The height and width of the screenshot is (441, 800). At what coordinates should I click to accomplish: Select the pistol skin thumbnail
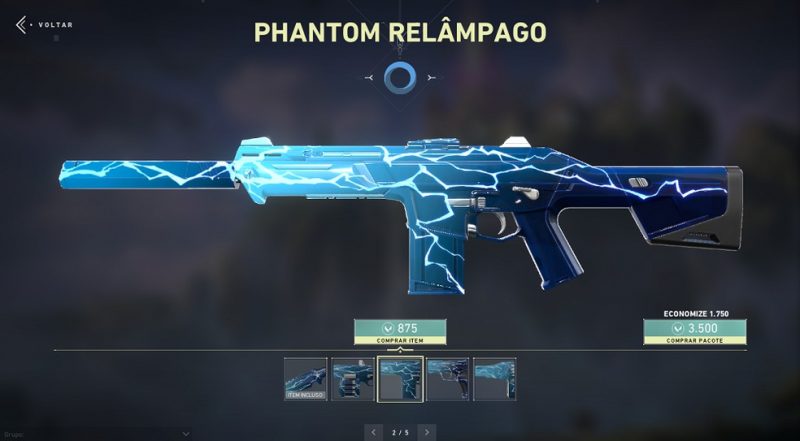[x=447, y=379]
